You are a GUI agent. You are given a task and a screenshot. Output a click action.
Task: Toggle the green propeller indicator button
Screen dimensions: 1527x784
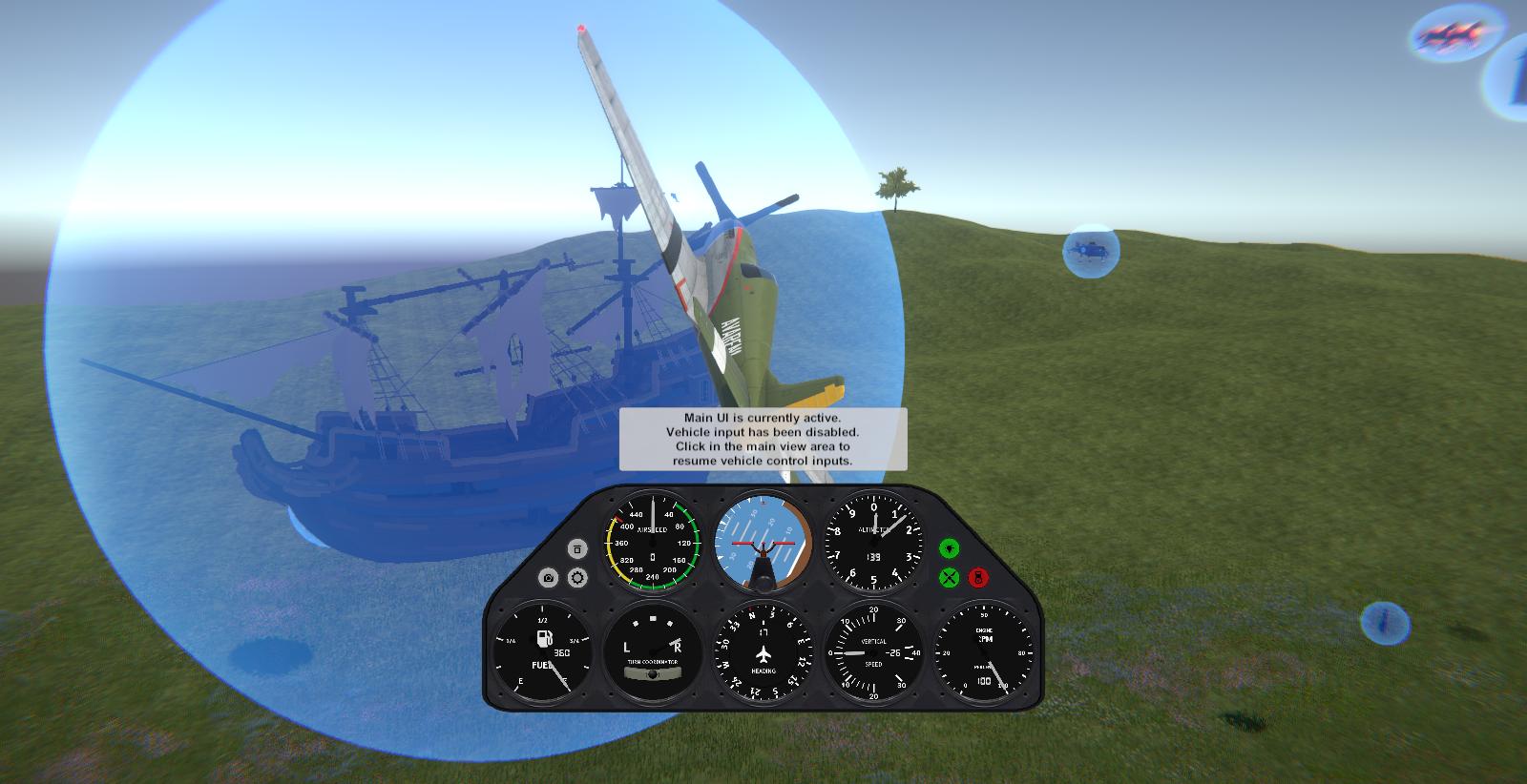(x=949, y=577)
